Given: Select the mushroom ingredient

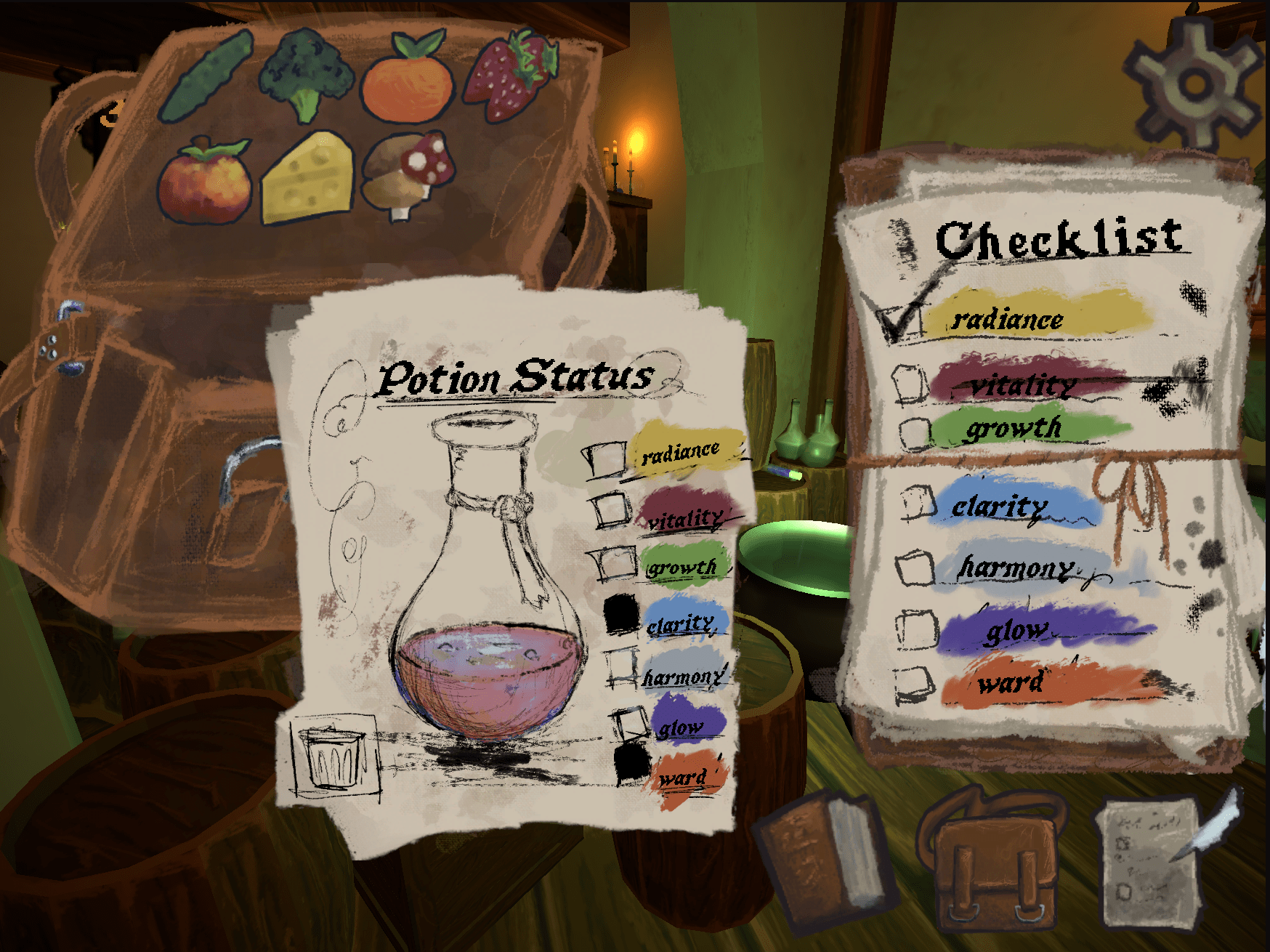Looking at the screenshot, I should 408,175.
